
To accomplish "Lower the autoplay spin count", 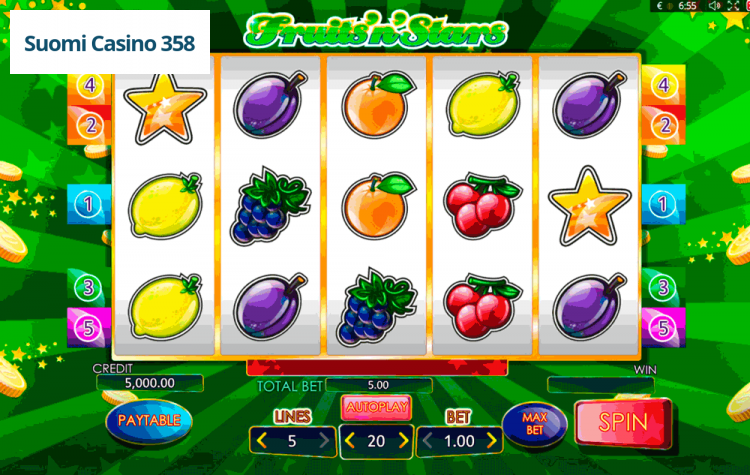I will (x=349, y=440).
